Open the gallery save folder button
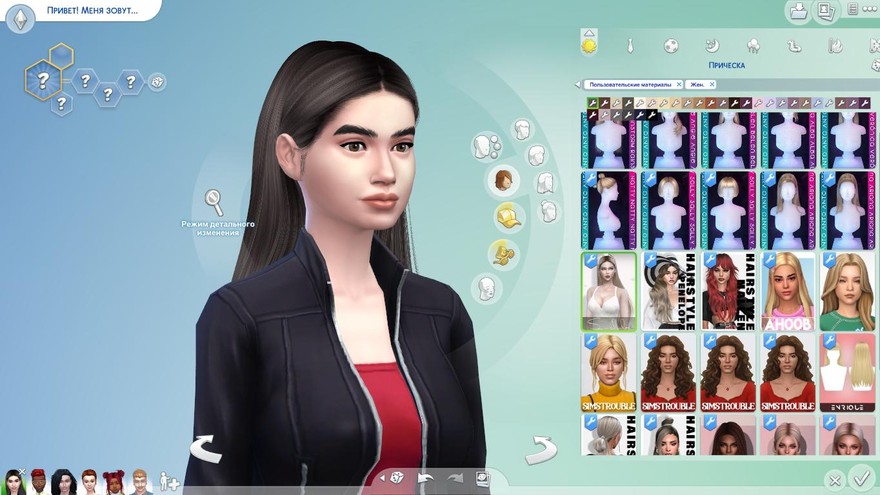This screenshot has height=495, width=880. pyautogui.click(x=798, y=12)
